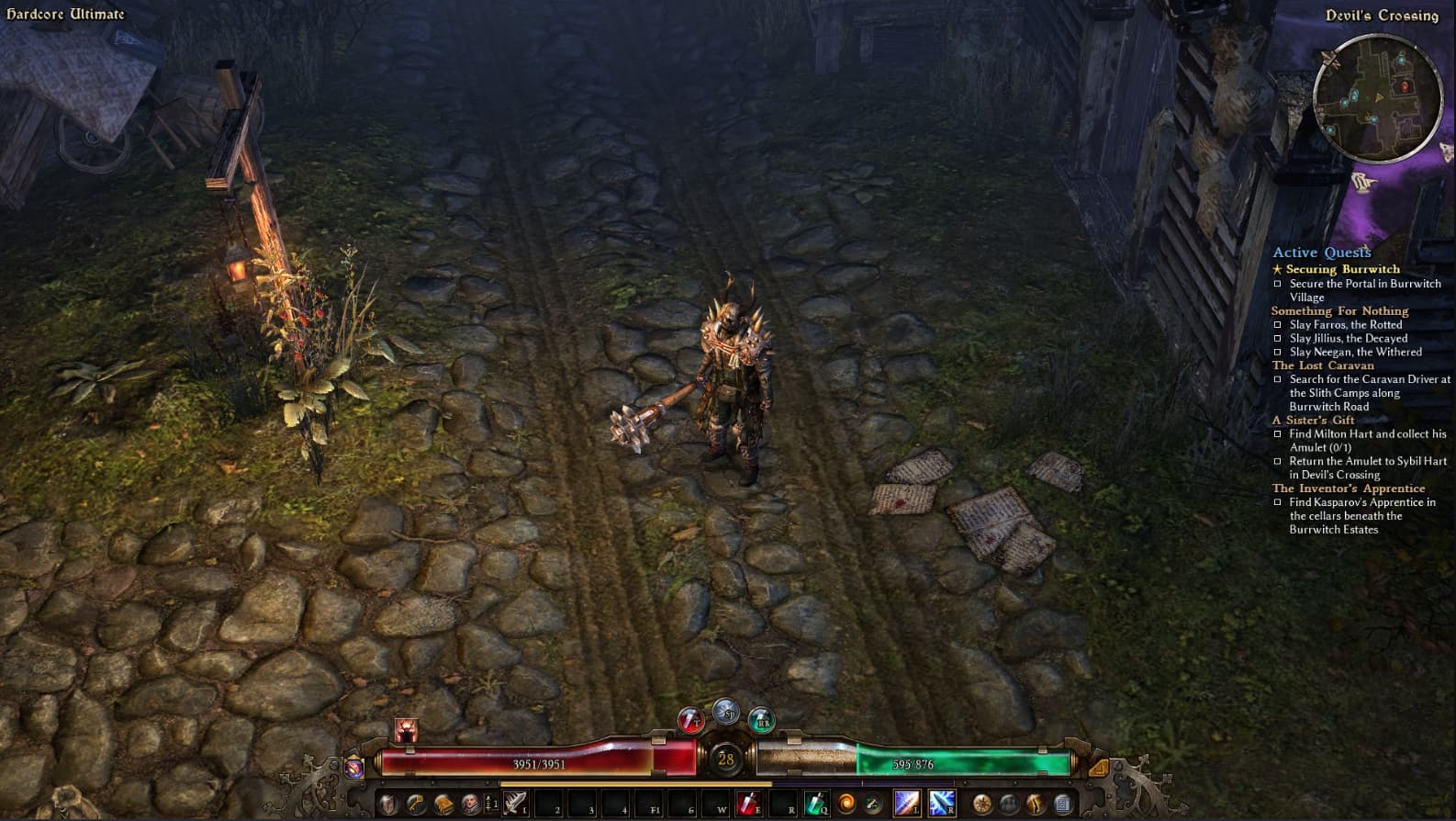Select the Securing Burrwitch quest entry
1456x821 pixels.
(1342, 269)
